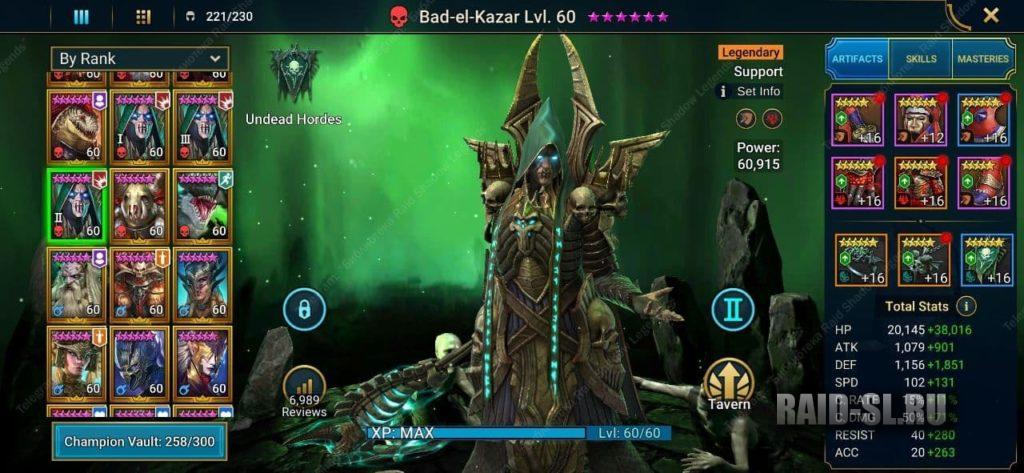View the 6,989 champion Reviews
The image size is (1024, 473).
pos(304,392)
